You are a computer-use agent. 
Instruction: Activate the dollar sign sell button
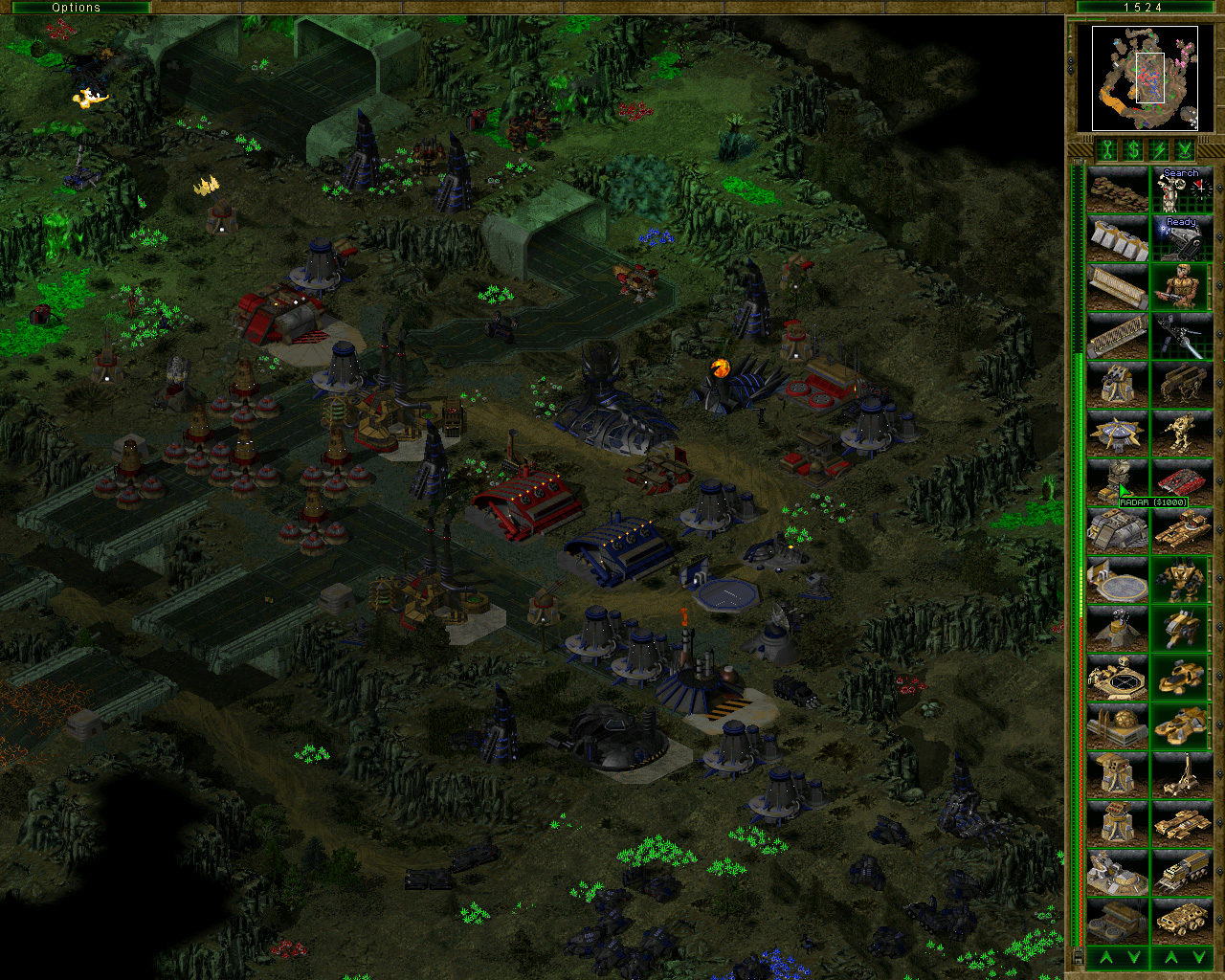1133,150
